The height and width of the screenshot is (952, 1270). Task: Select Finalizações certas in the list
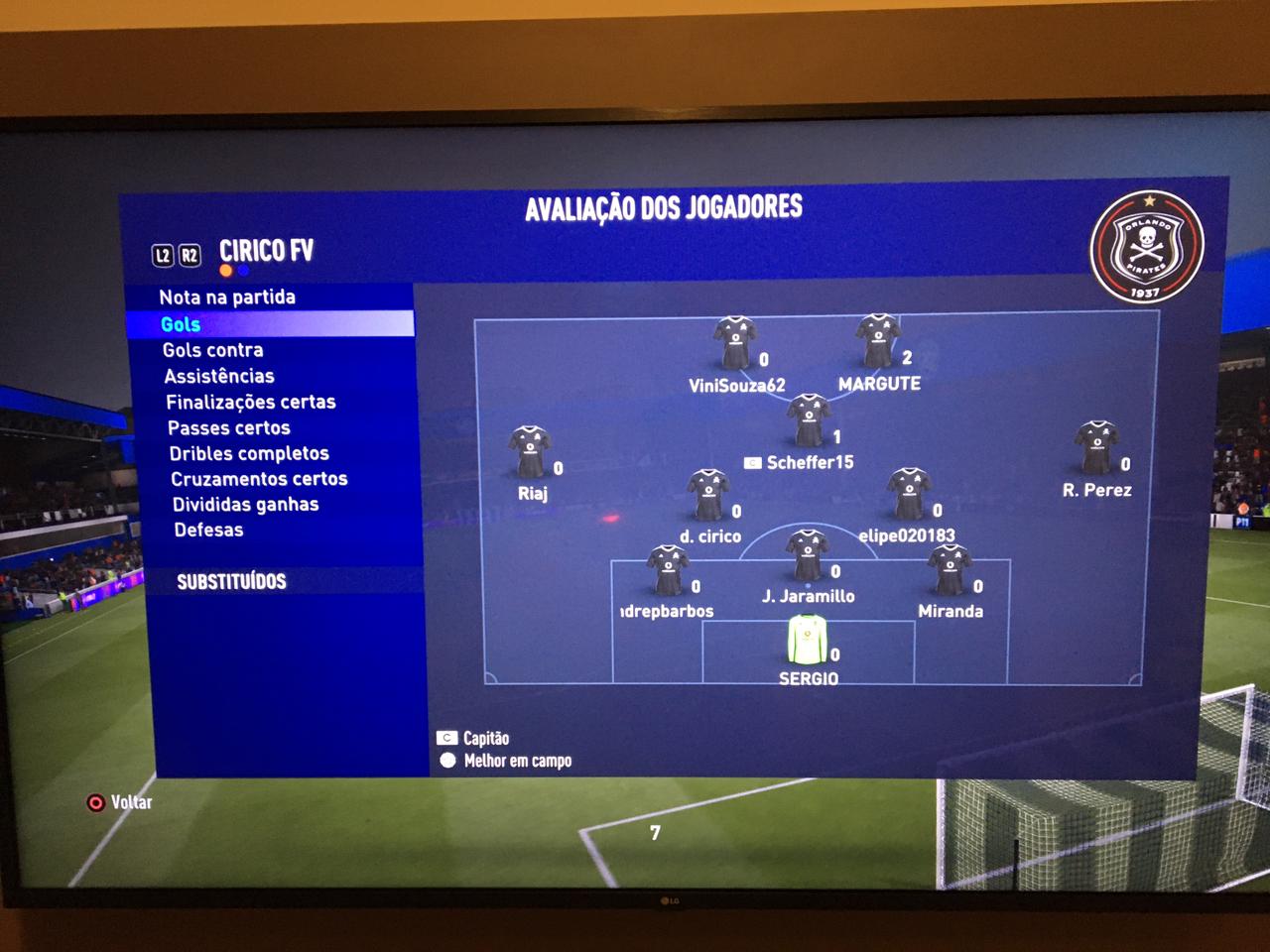click(251, 402)
